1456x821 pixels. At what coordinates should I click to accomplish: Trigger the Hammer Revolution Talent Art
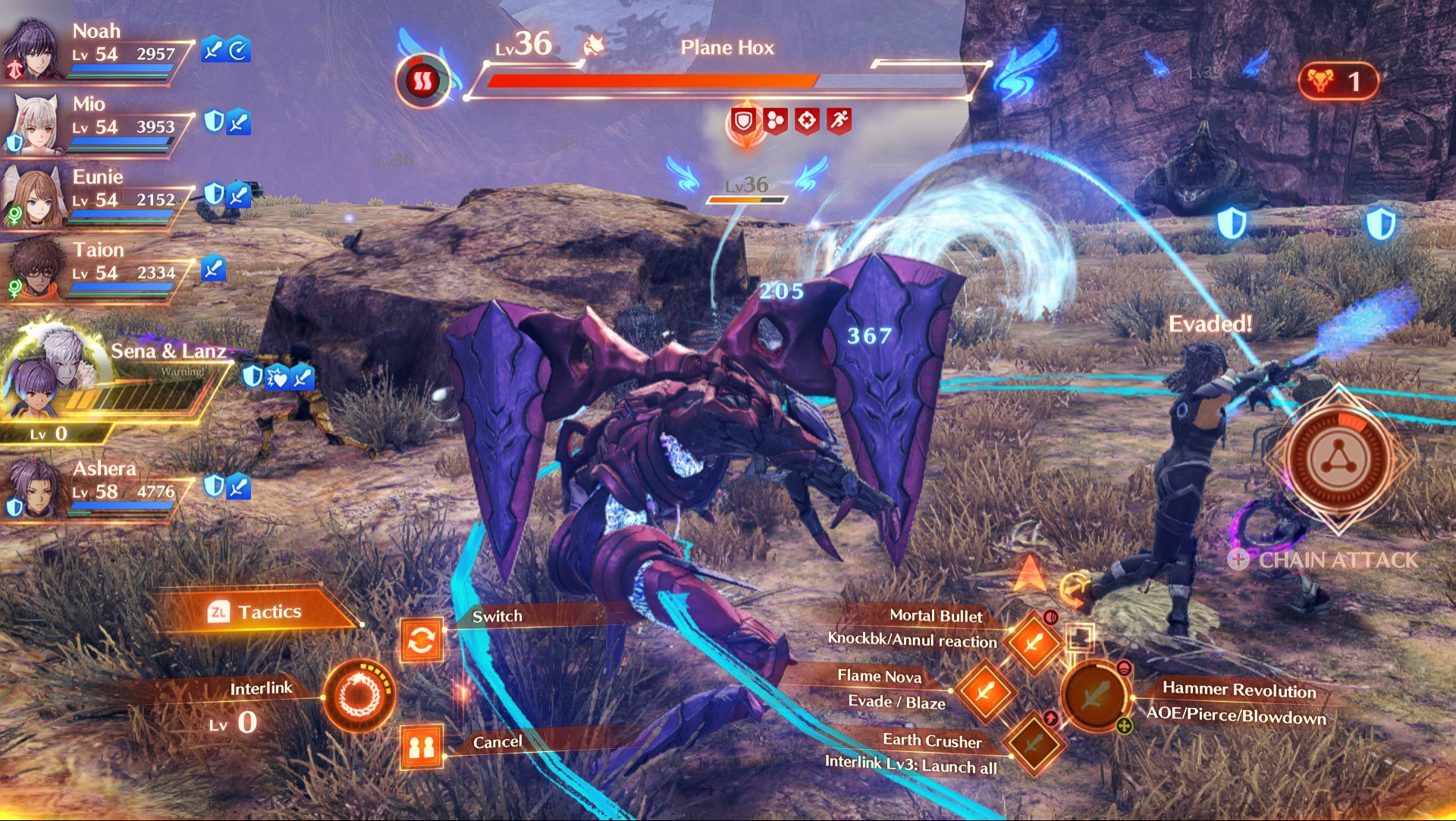click(x=1097, y=697)
